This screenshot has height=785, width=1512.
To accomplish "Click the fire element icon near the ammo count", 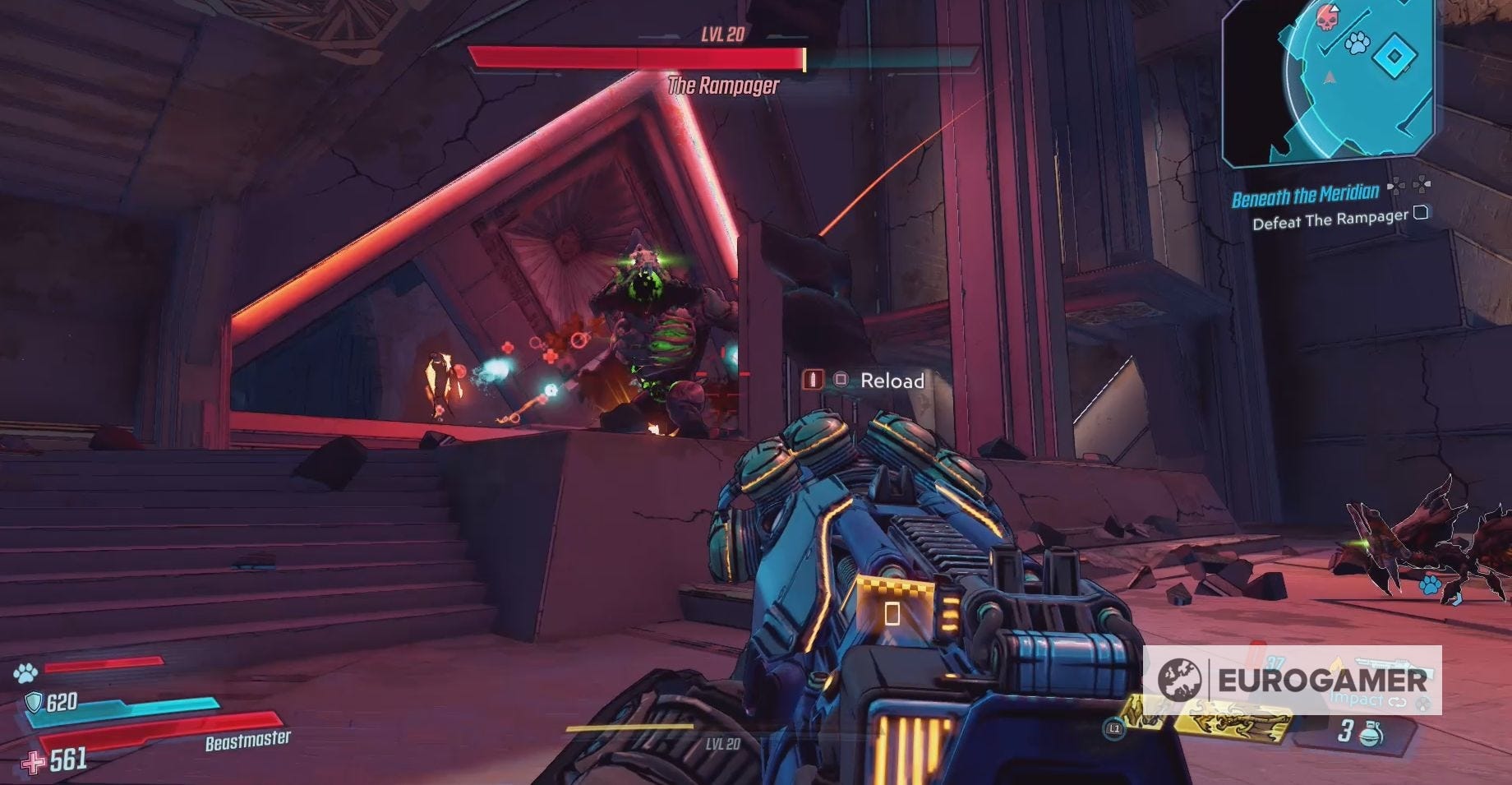I will click(x=1336, y=663).
